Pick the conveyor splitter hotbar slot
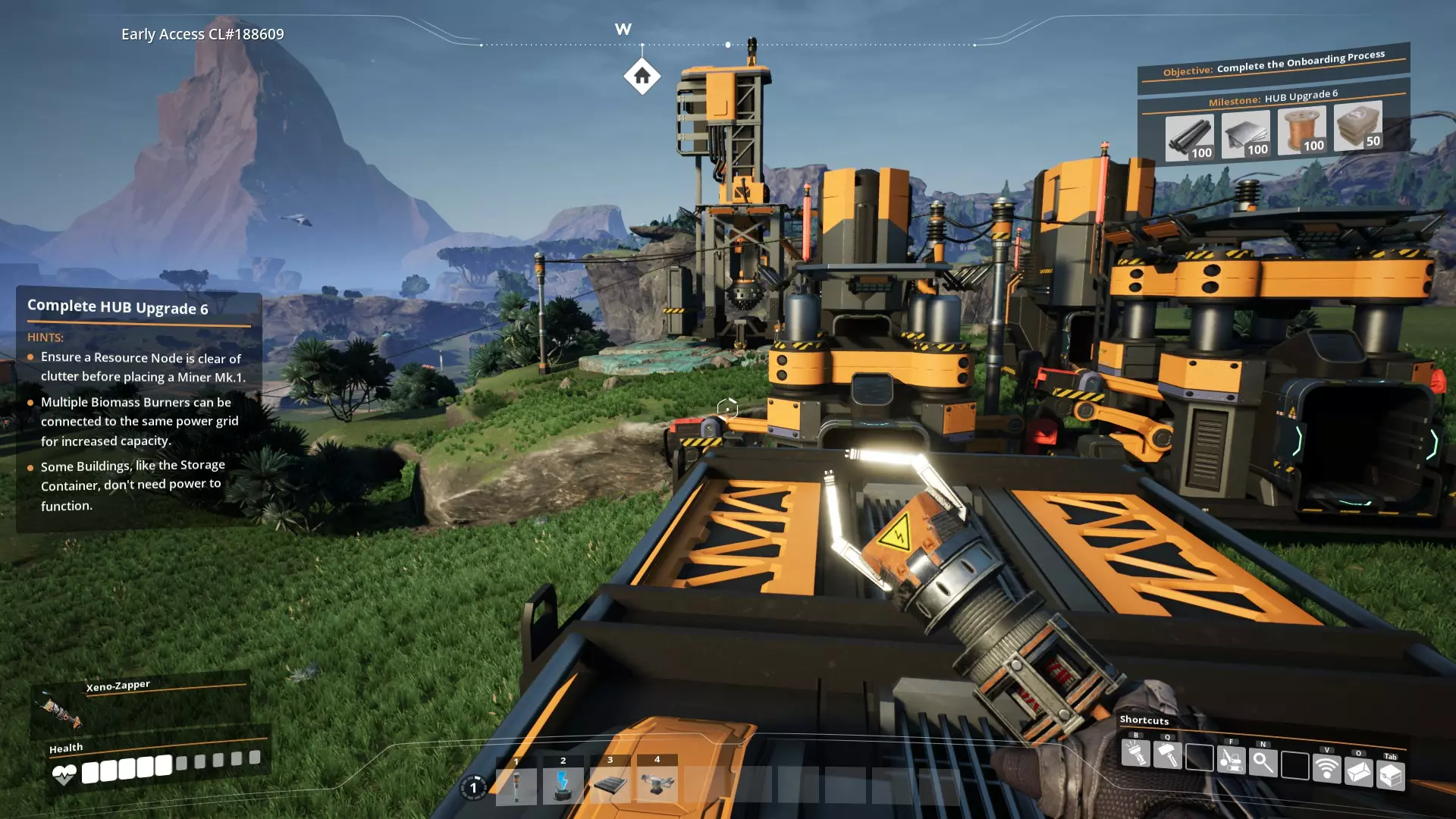The width and height of the screenshot is (1456, 819). coord(657,783)
